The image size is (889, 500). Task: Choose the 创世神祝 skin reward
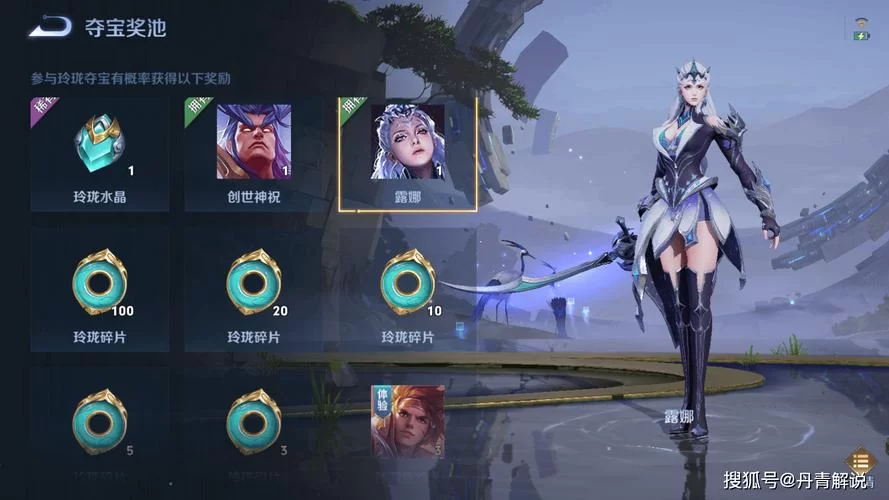254,153
